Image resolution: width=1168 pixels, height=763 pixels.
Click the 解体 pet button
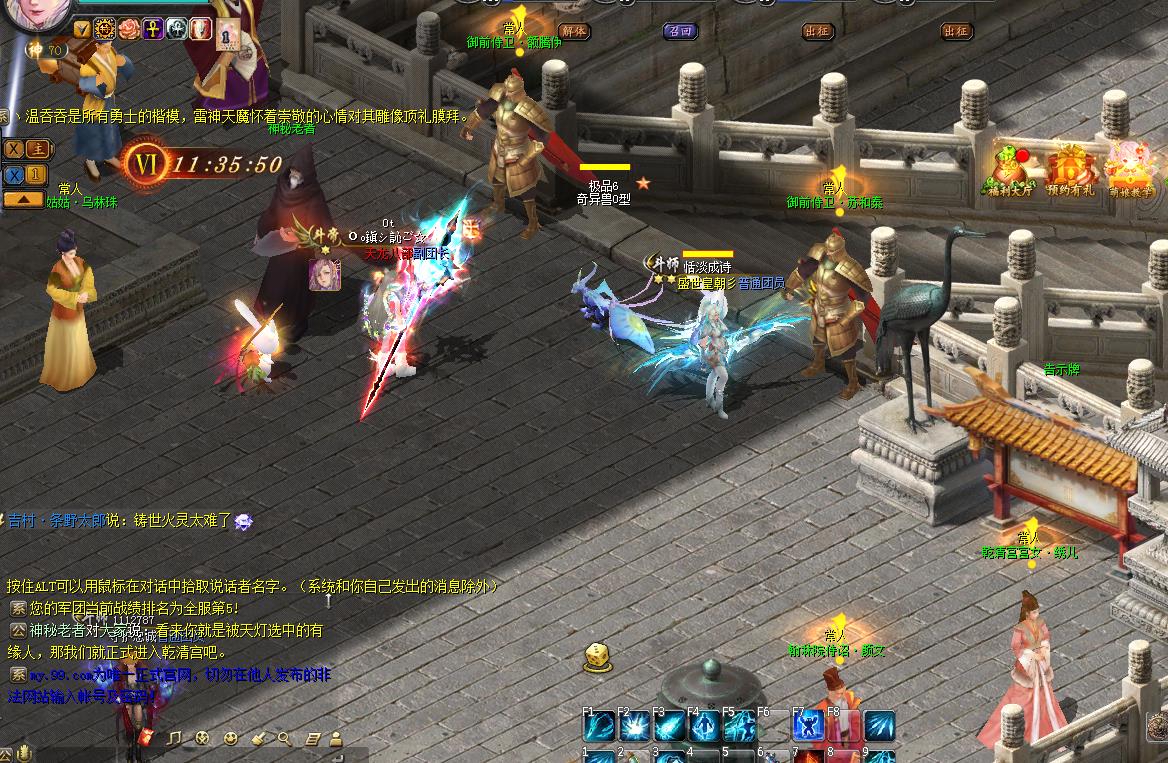point(573,31)
